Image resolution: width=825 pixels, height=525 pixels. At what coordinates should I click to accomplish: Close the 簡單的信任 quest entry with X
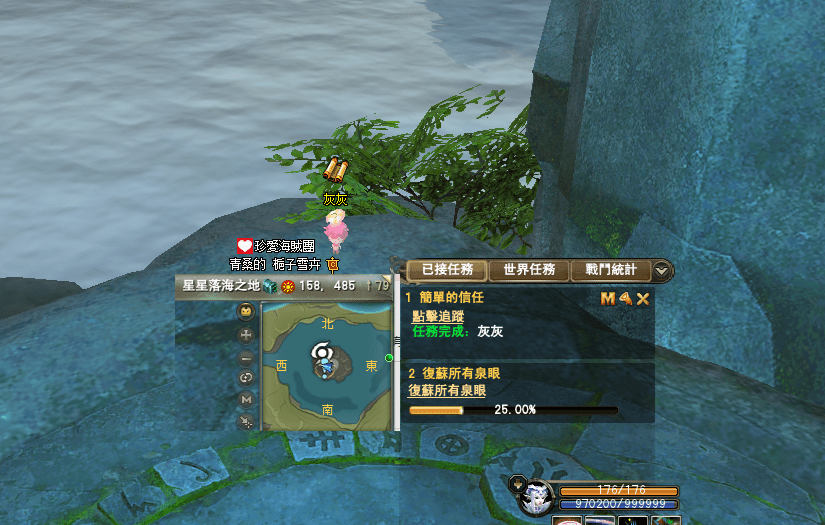(643, 298)
